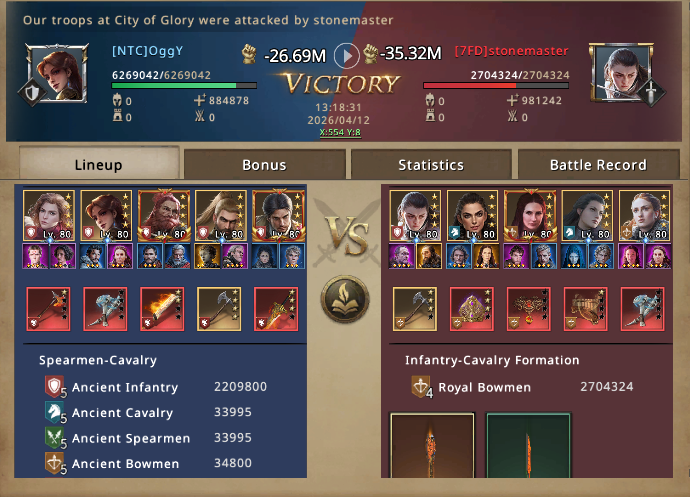Viewport: 690px width, 497px height.
Task: Select the player name [7FD]stonemaster
Action: 511,50
